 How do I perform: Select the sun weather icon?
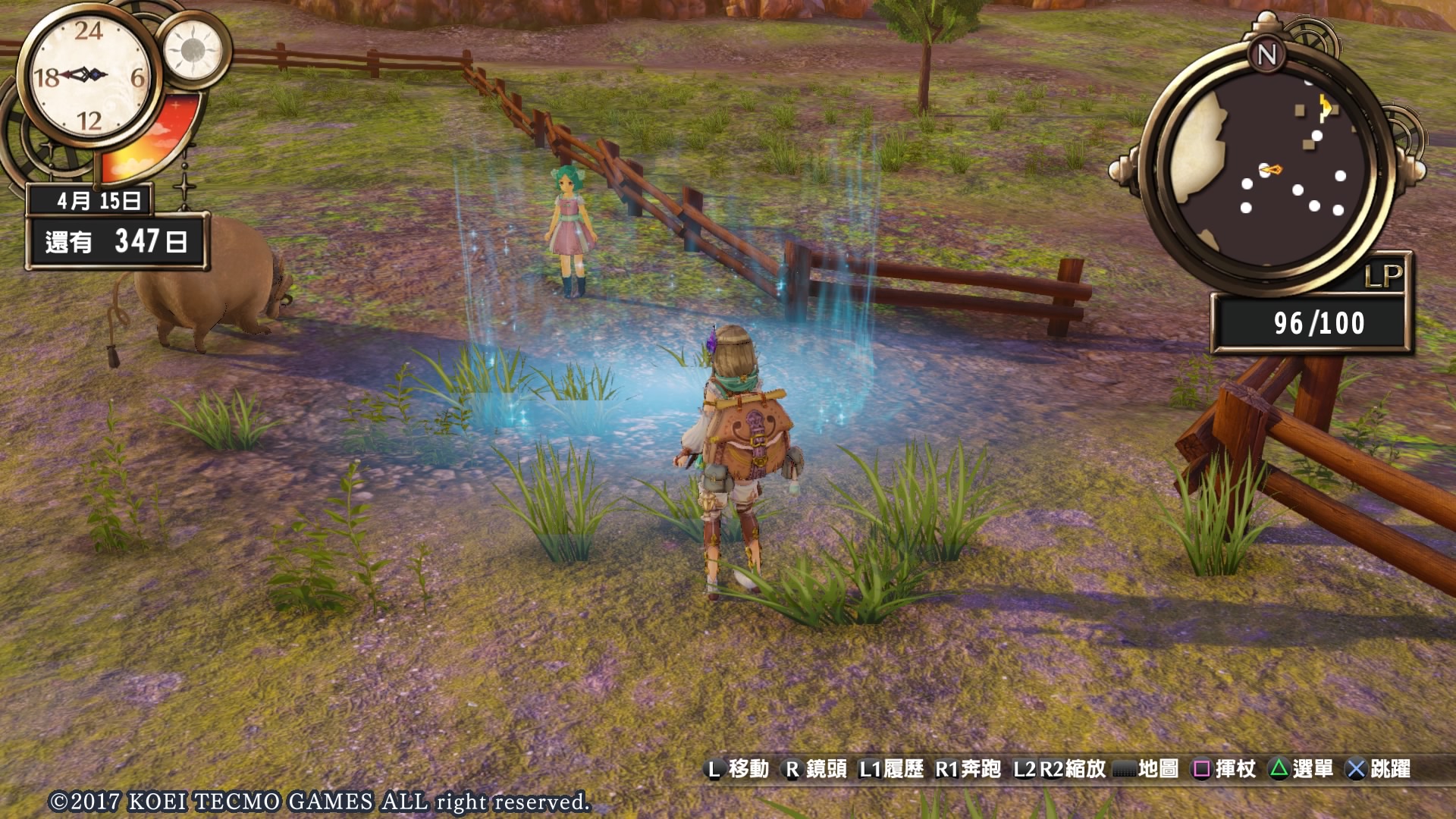[193, 50]
